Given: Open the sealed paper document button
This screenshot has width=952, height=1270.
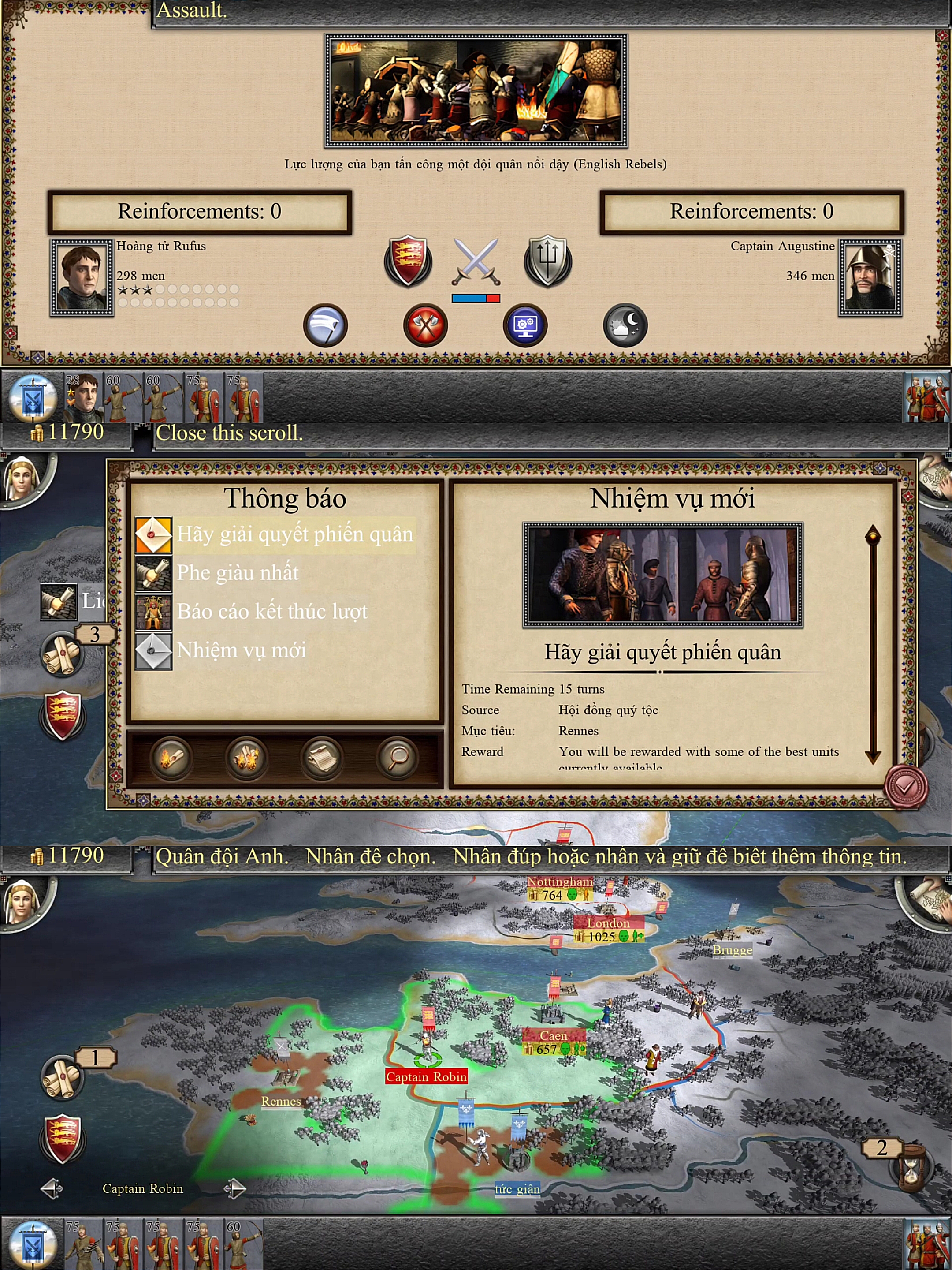Looking at the screenshot, I should [322, 758].
